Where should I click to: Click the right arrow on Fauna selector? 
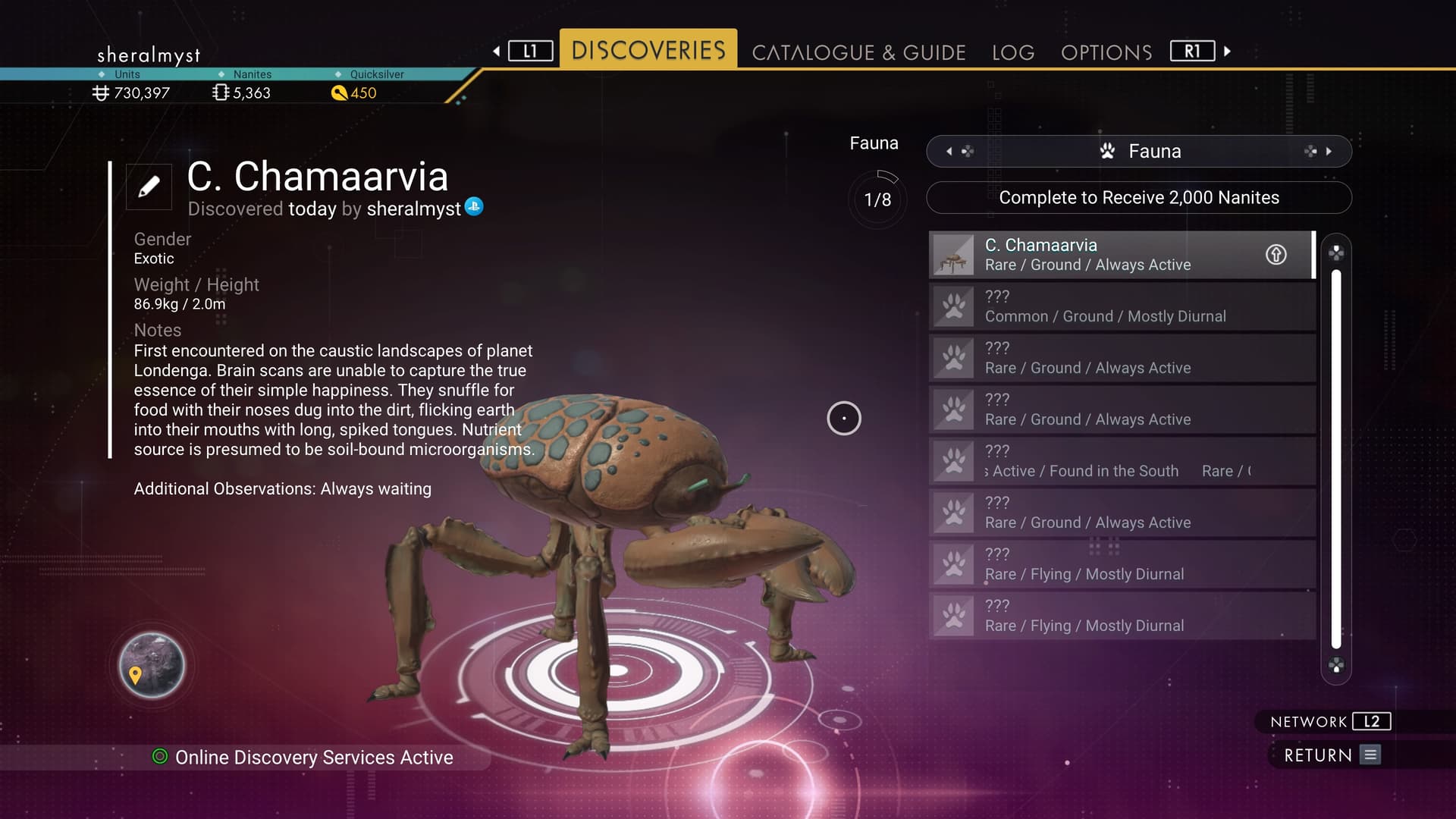coord(1329,152)
